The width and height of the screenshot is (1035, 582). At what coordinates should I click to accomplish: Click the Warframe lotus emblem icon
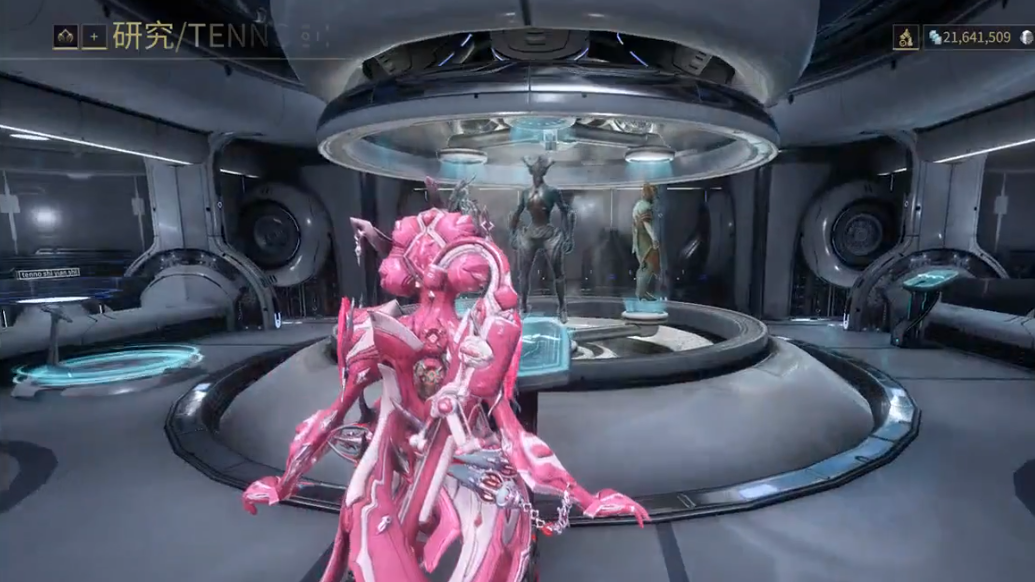click(66, 37)
